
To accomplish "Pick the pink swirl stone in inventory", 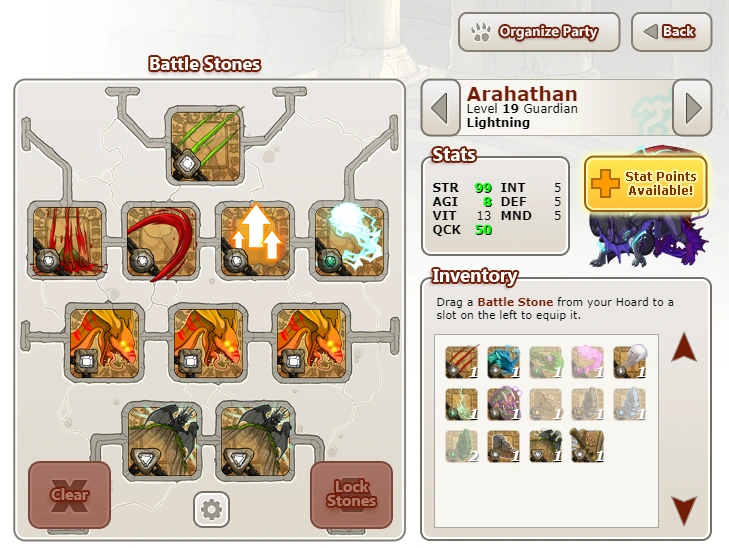I will [588, 361].
